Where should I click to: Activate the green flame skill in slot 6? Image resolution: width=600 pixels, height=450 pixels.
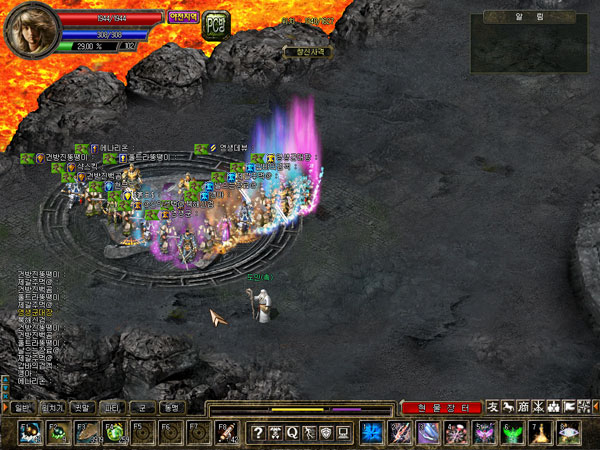coord(513,432)
